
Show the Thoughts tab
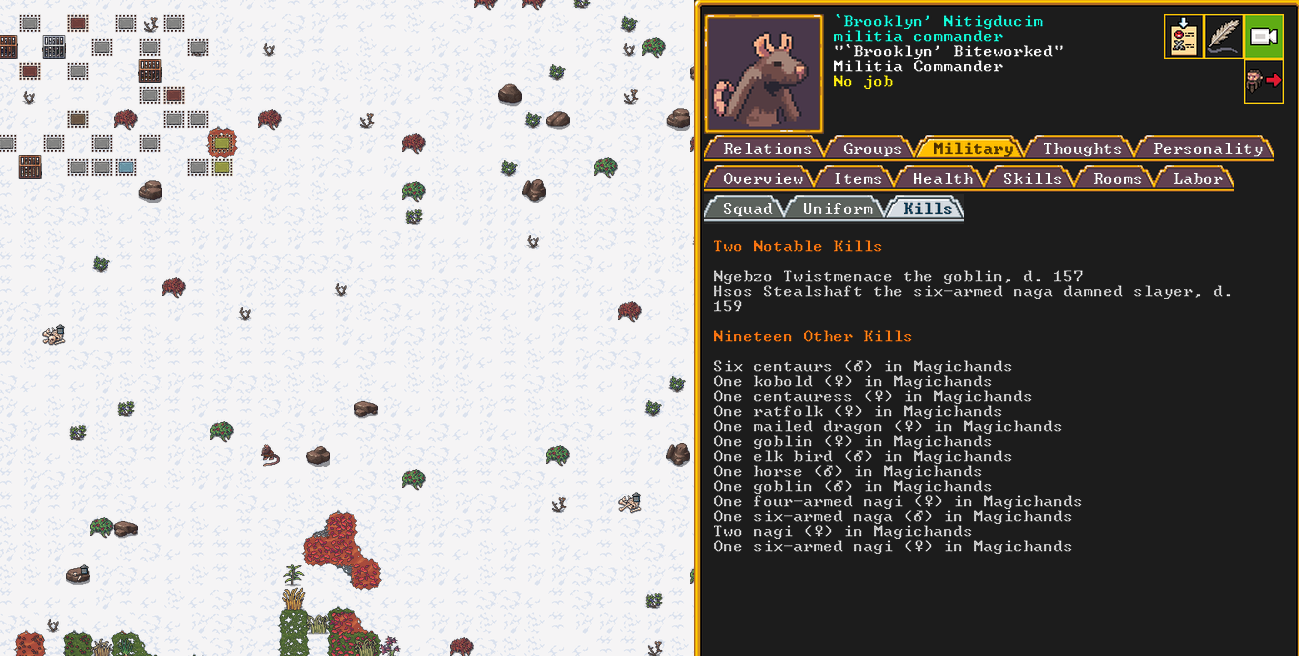[x=1082, y=148]
